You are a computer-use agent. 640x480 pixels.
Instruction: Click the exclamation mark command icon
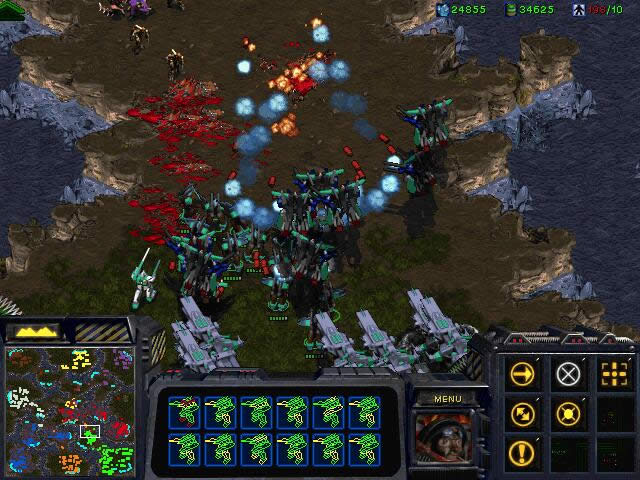click(x=524, y=452)
